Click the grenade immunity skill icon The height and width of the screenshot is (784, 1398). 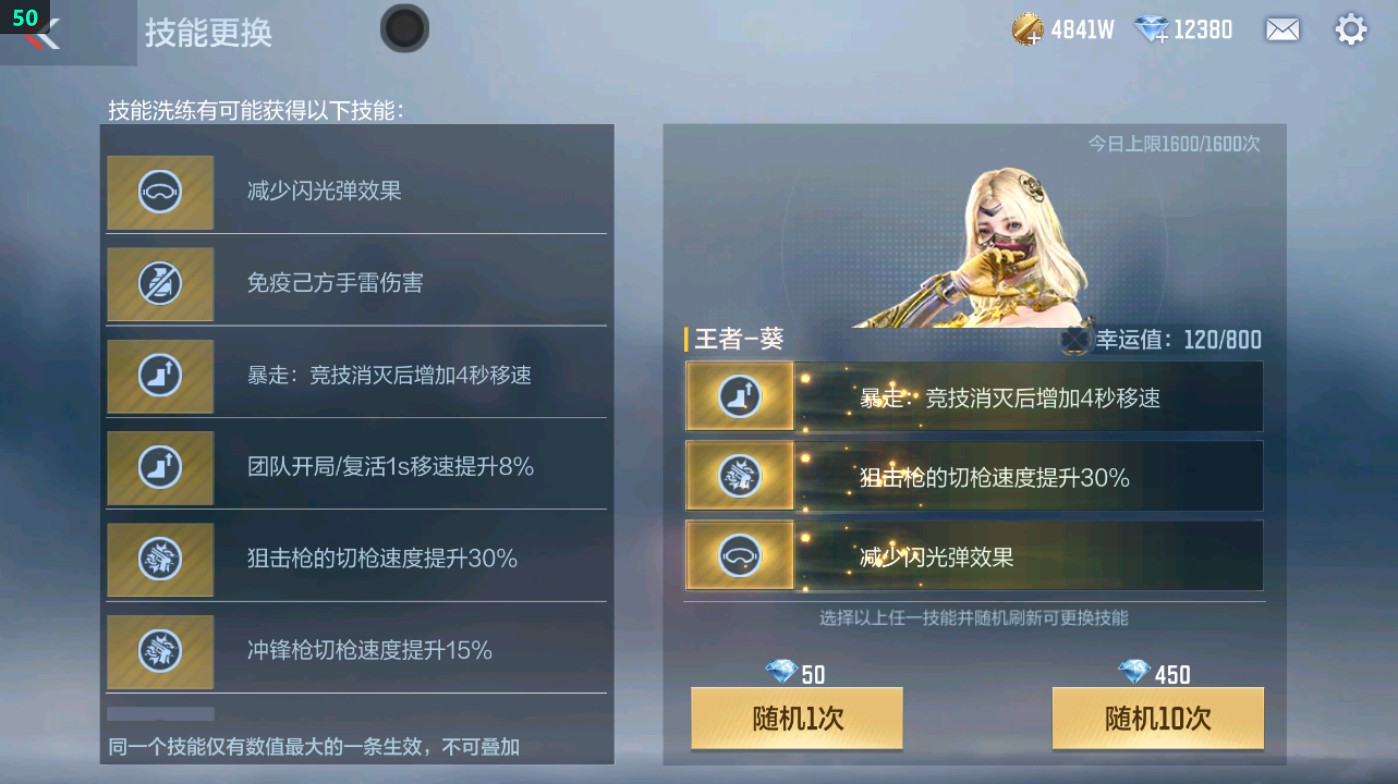(x=160, y=284)
